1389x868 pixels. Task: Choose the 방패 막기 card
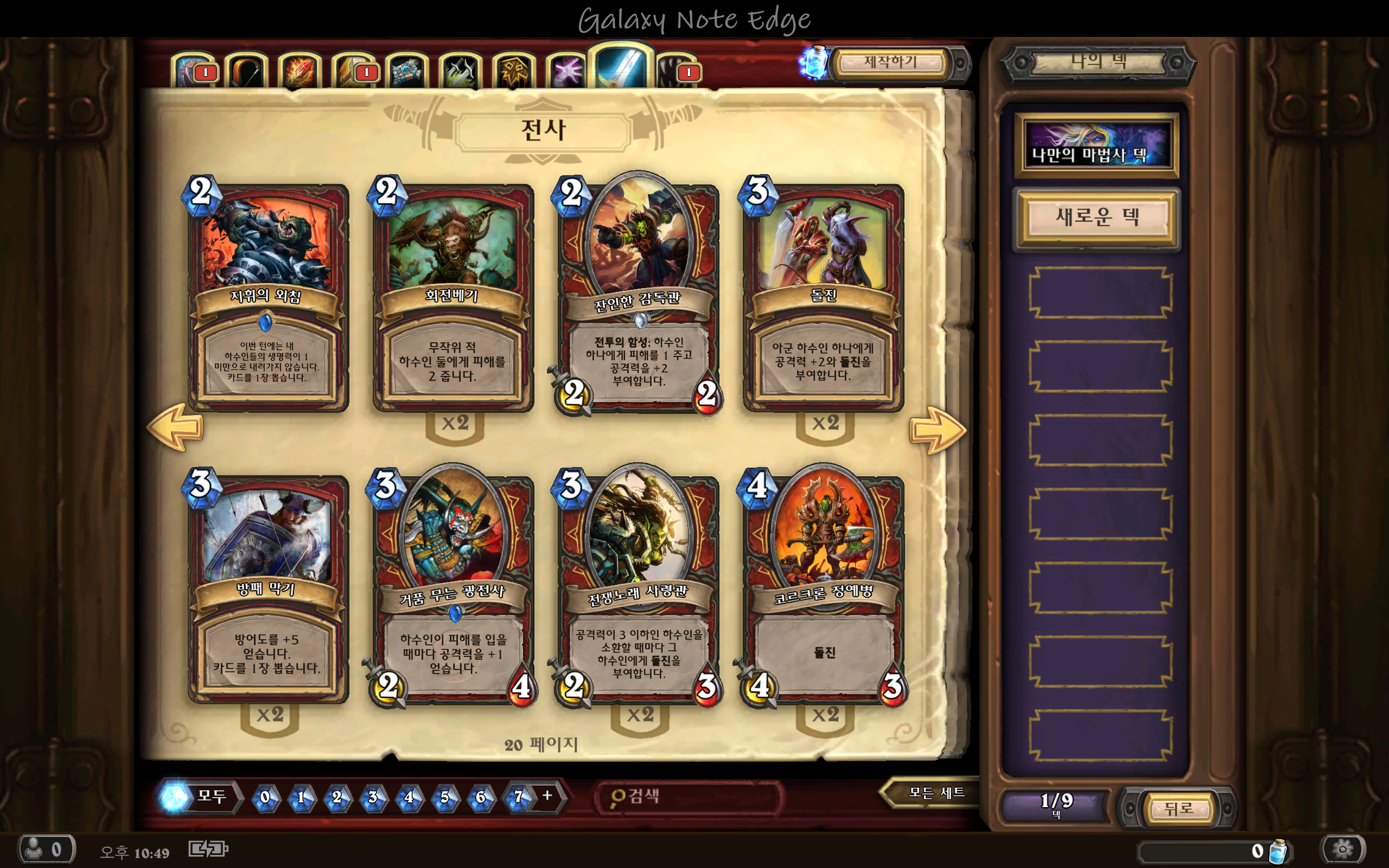point(267,589)
